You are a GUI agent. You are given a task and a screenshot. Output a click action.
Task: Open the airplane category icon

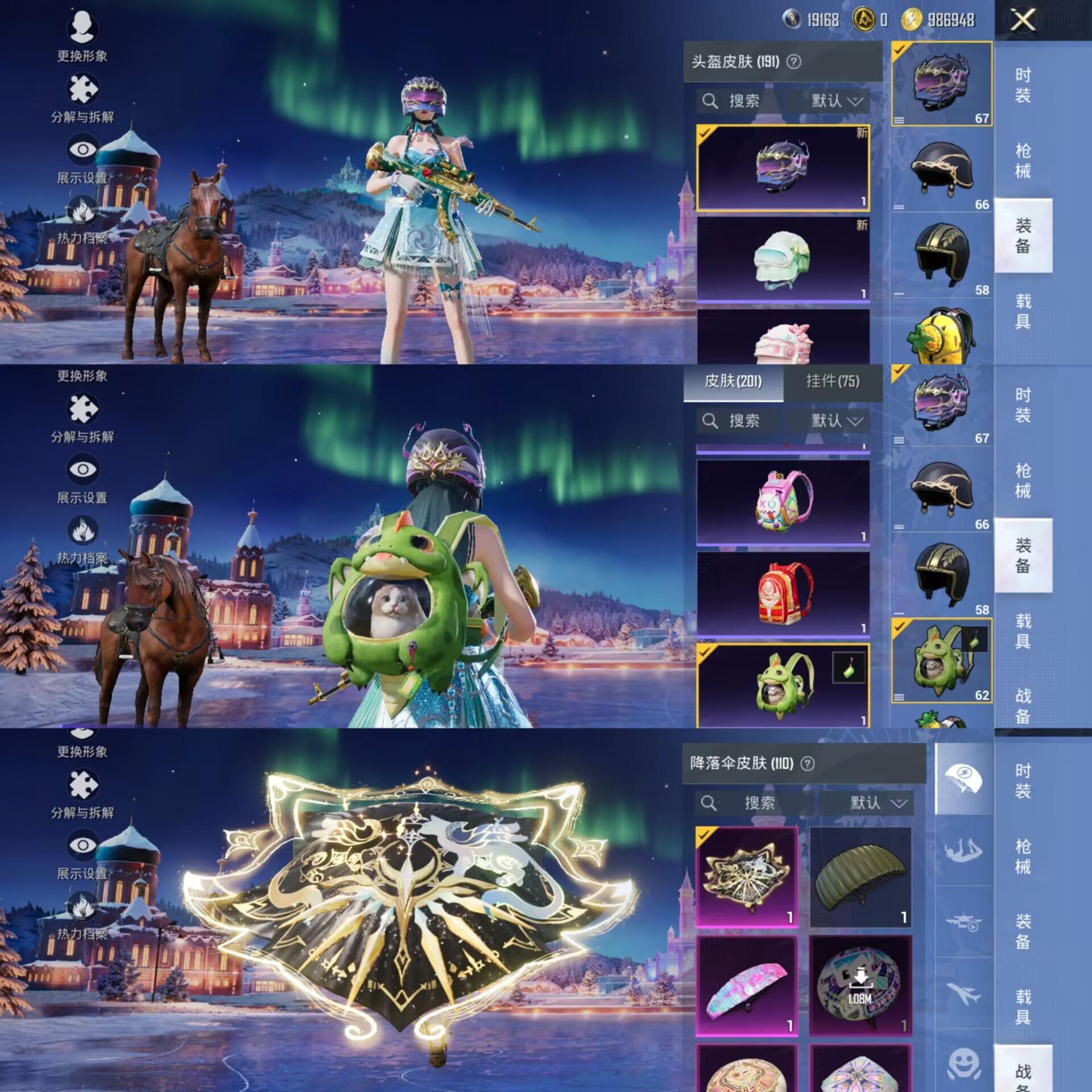coord(964,995)
